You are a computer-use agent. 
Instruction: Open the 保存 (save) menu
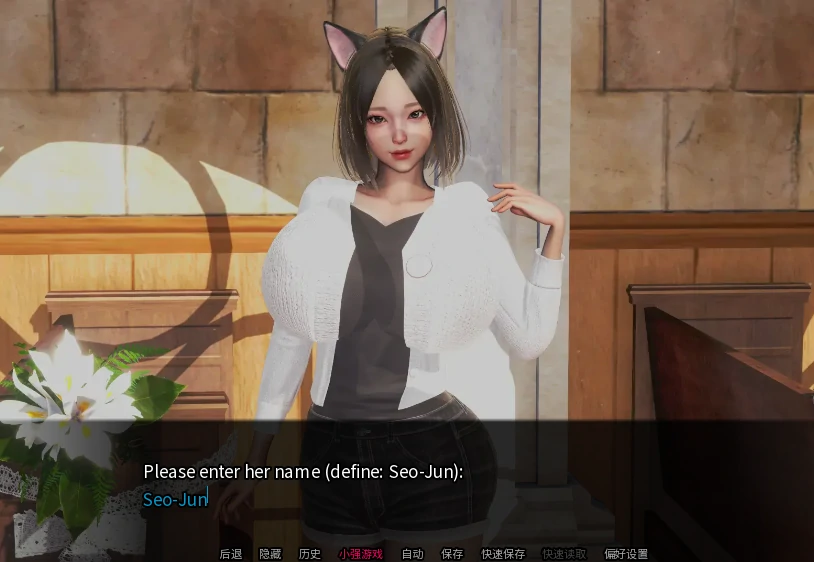452,554
